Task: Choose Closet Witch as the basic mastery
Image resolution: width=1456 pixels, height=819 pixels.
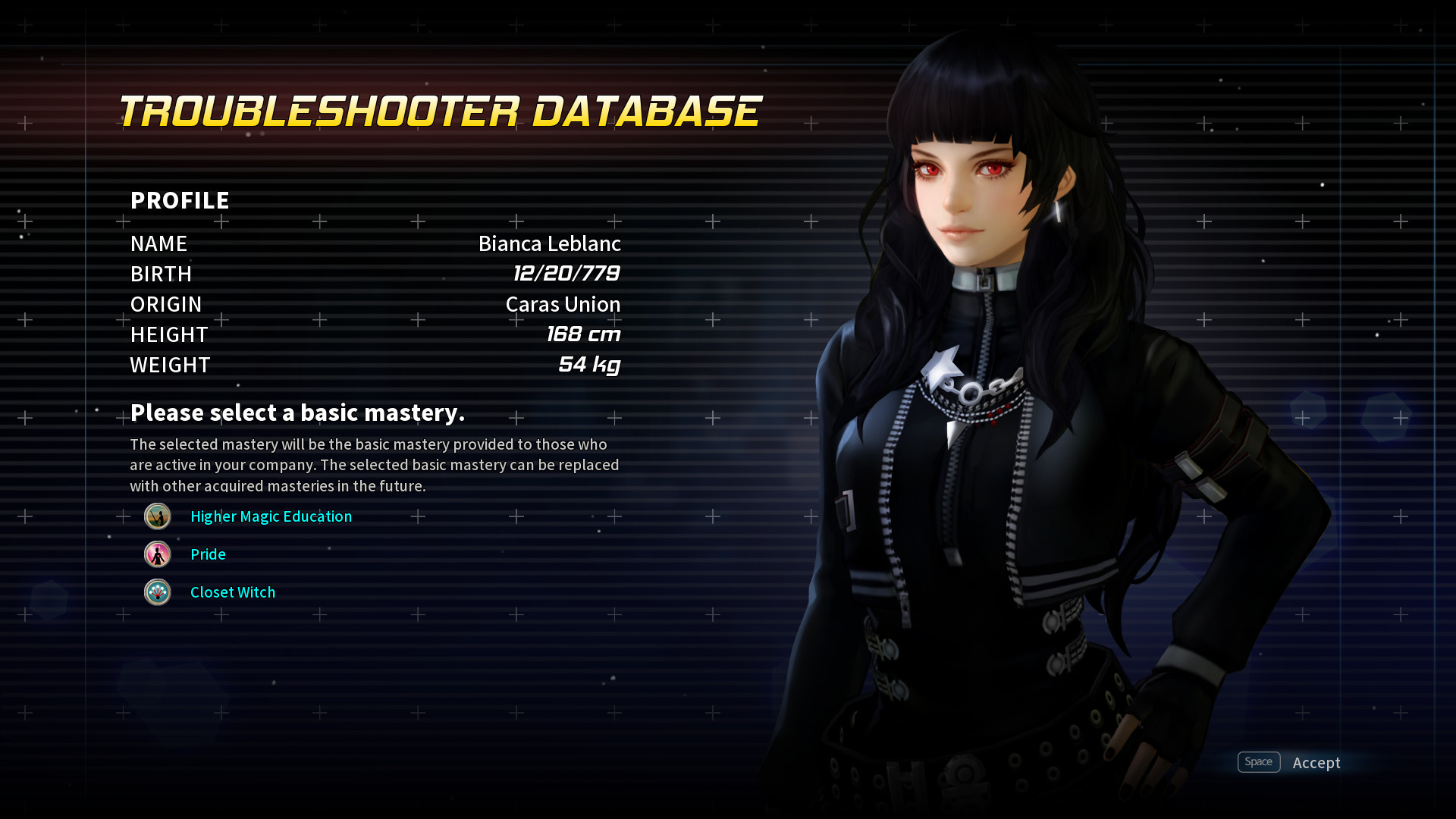Action: click(233, 592)
